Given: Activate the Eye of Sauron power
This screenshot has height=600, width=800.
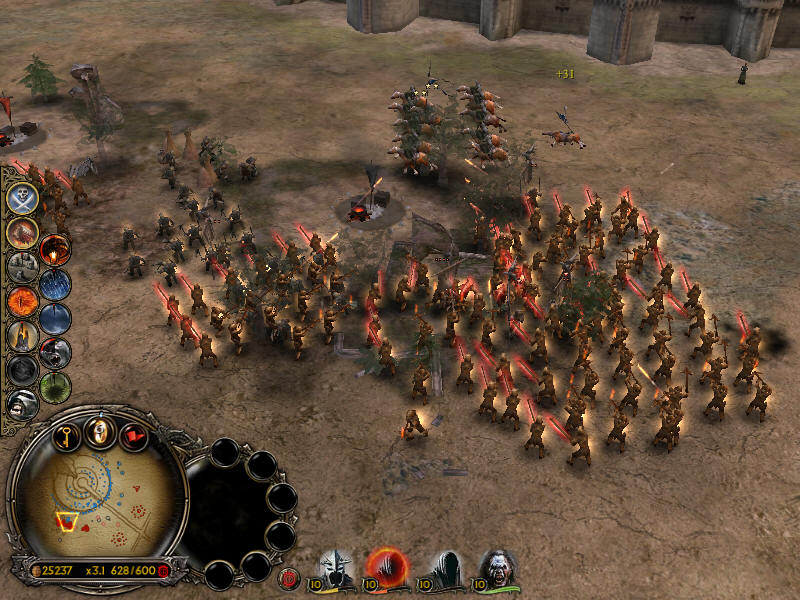Looking at the screenshot, I should click(22, 299).
